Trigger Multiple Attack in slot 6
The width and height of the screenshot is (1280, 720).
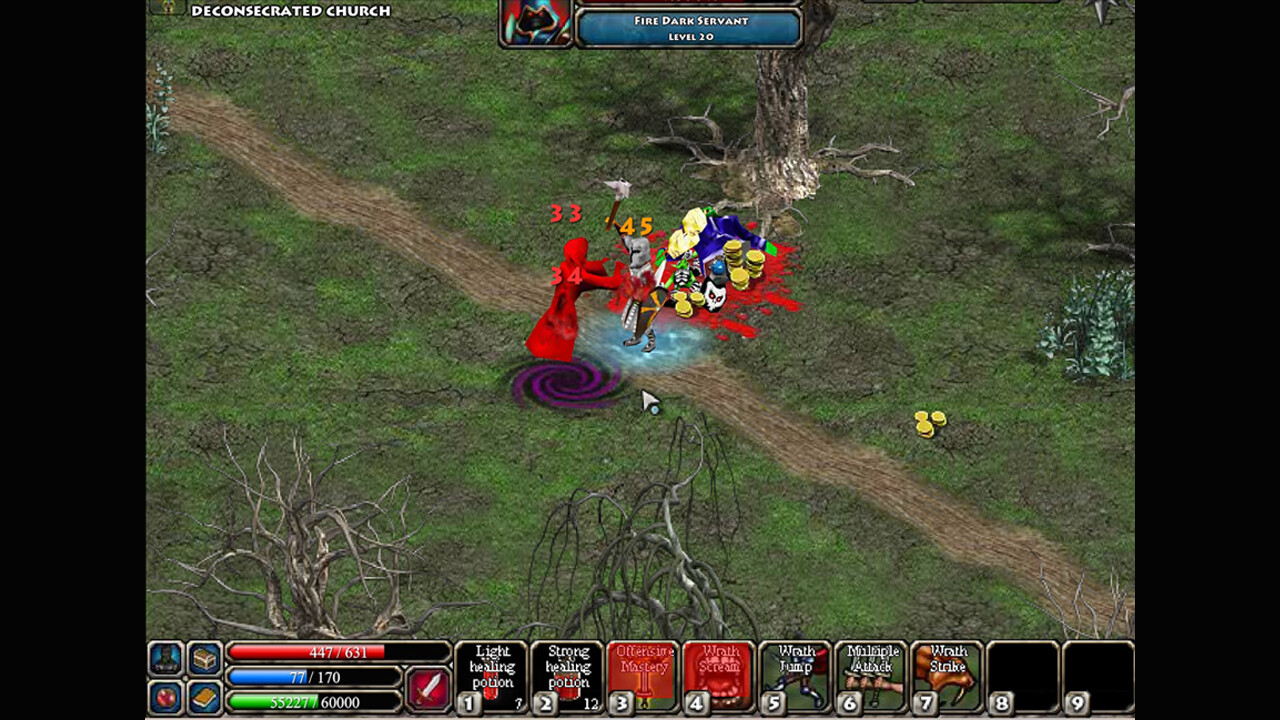[x=872, y=676]
